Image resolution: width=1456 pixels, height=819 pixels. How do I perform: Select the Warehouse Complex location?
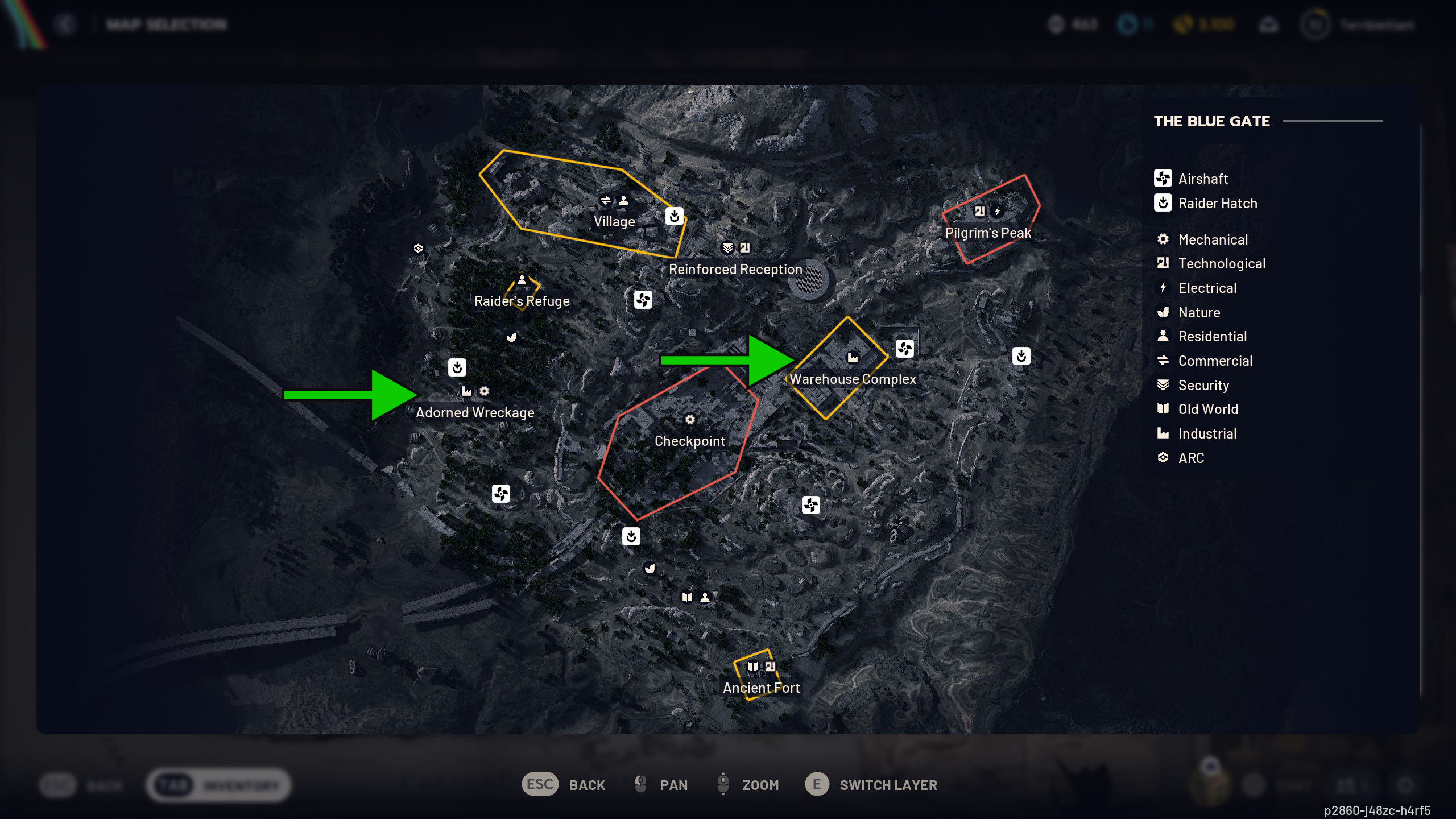coord(853,379)
